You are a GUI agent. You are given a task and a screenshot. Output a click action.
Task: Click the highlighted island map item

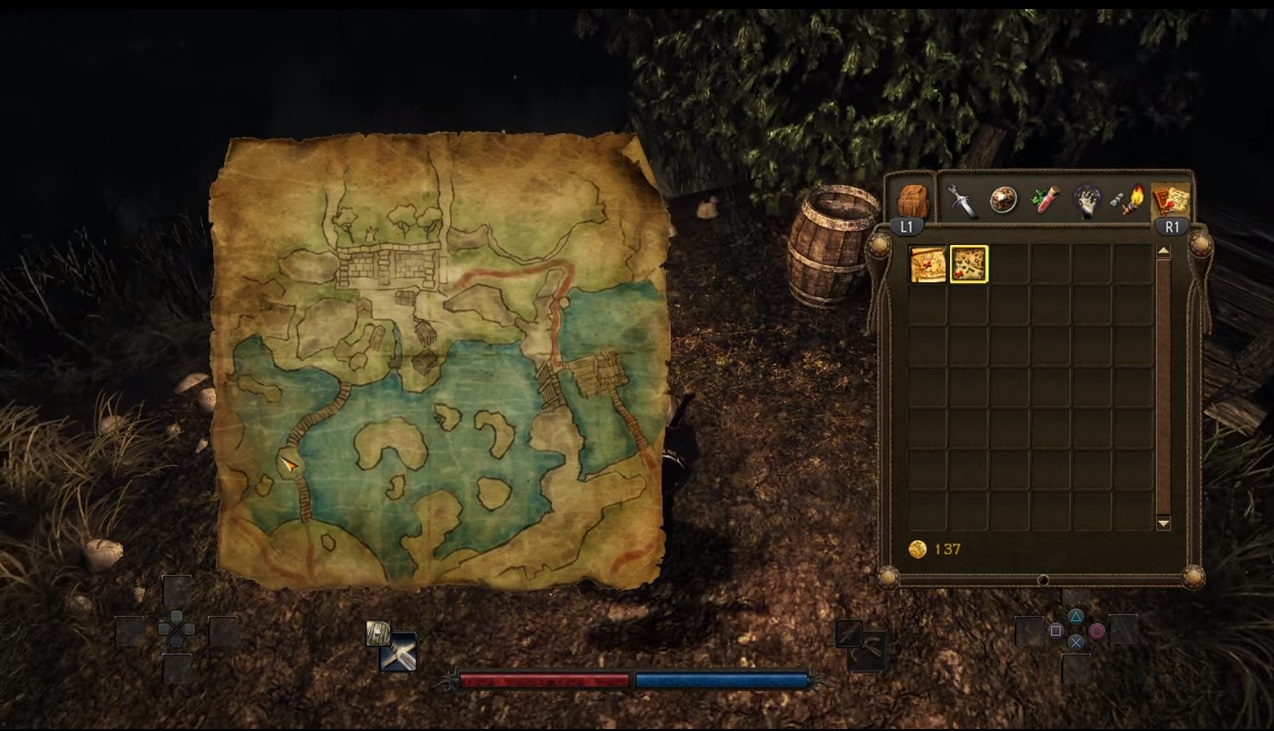(969, 265)
